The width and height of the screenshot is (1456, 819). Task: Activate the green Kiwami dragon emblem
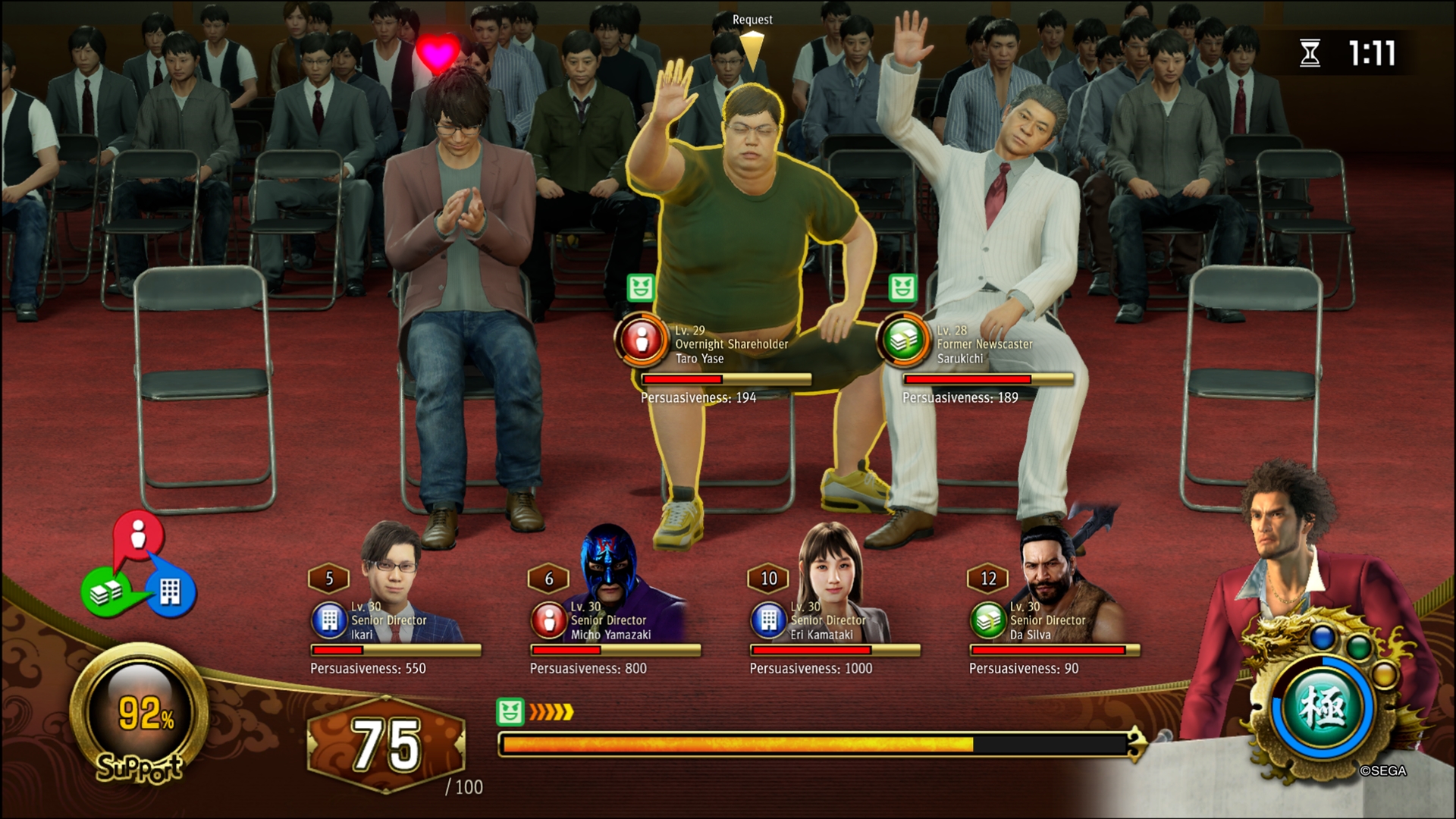click(x=1323, y=709)
